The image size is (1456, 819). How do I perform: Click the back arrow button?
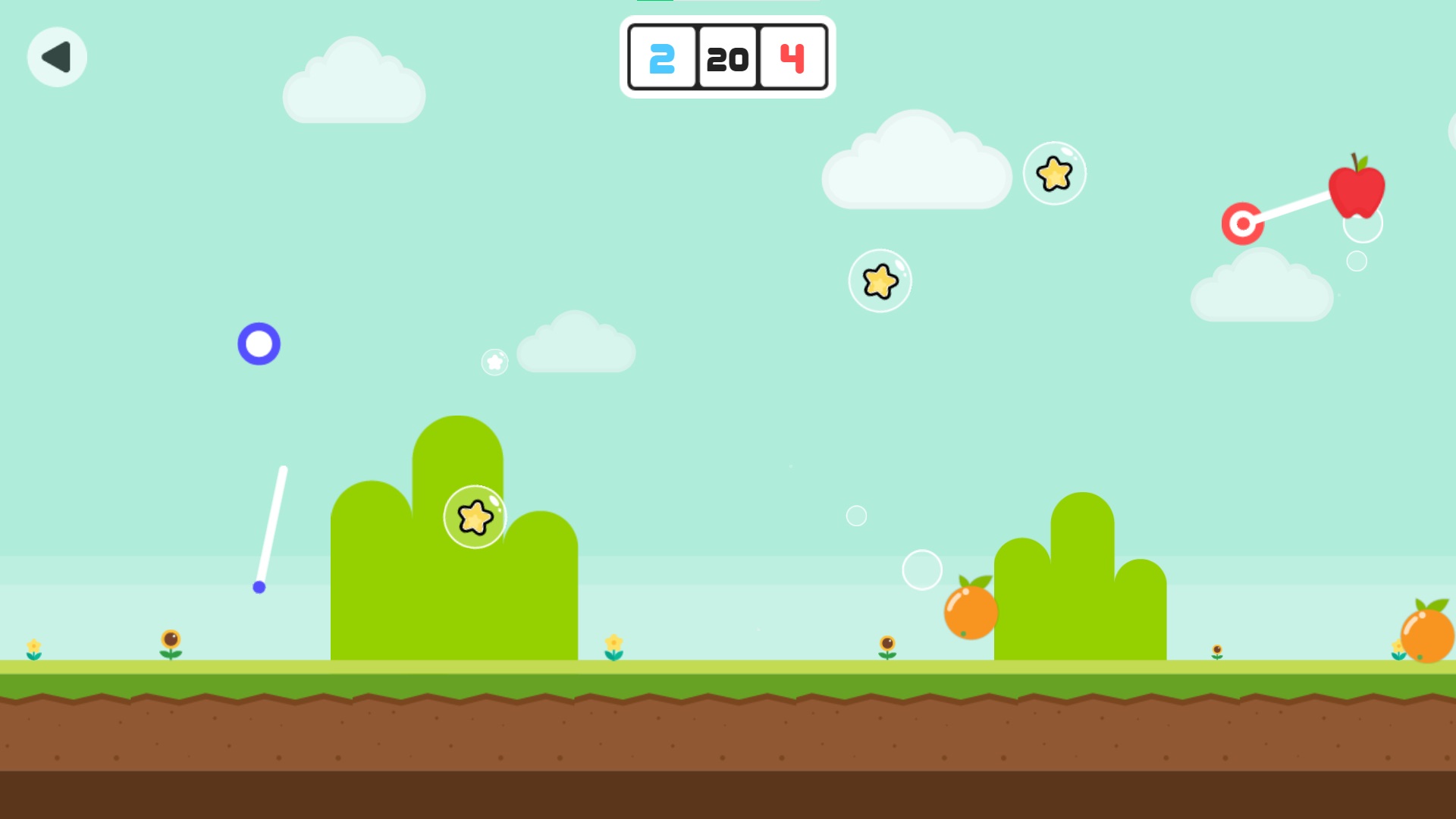57,57
